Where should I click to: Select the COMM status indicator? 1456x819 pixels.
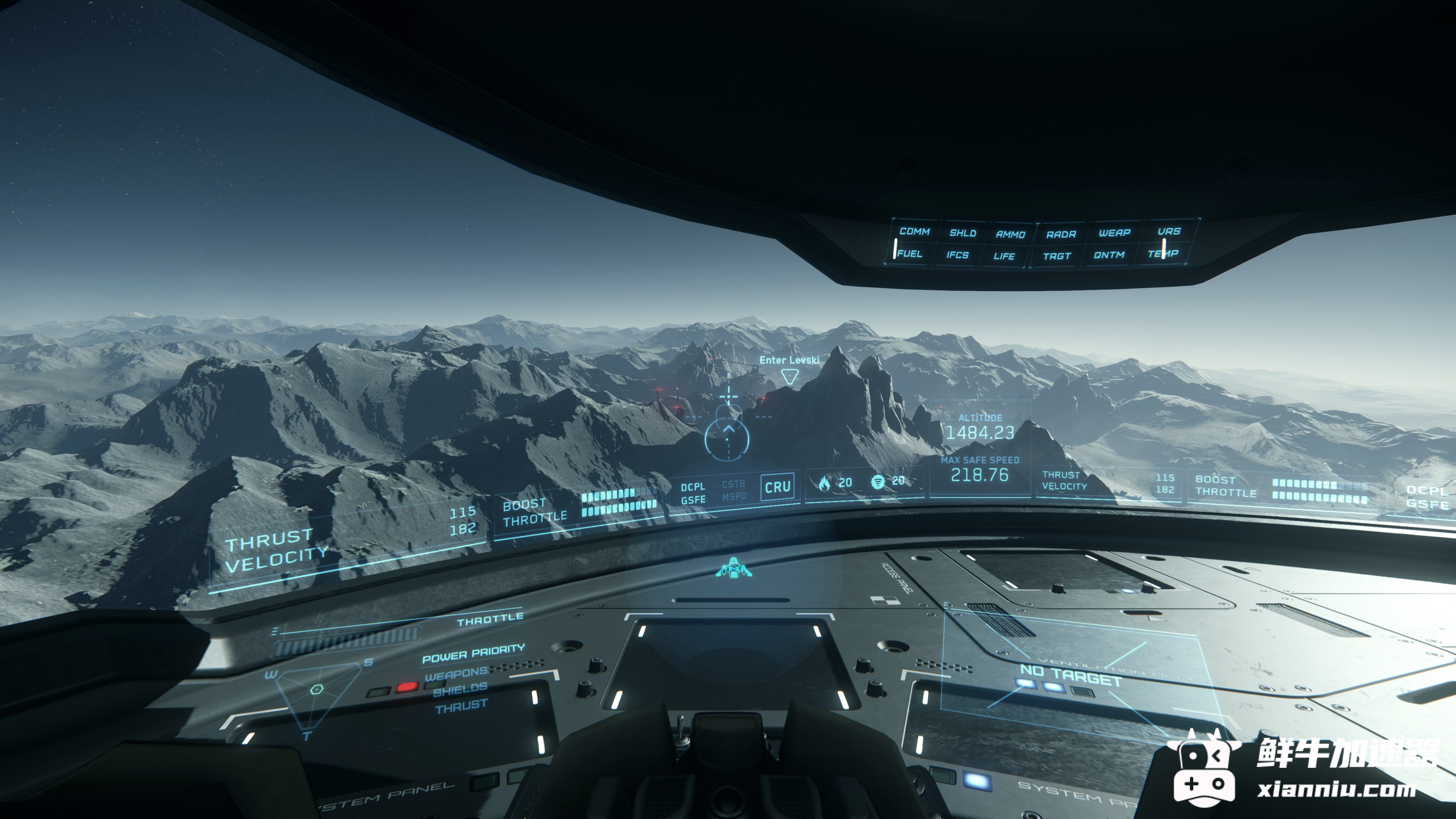point(914,232)
